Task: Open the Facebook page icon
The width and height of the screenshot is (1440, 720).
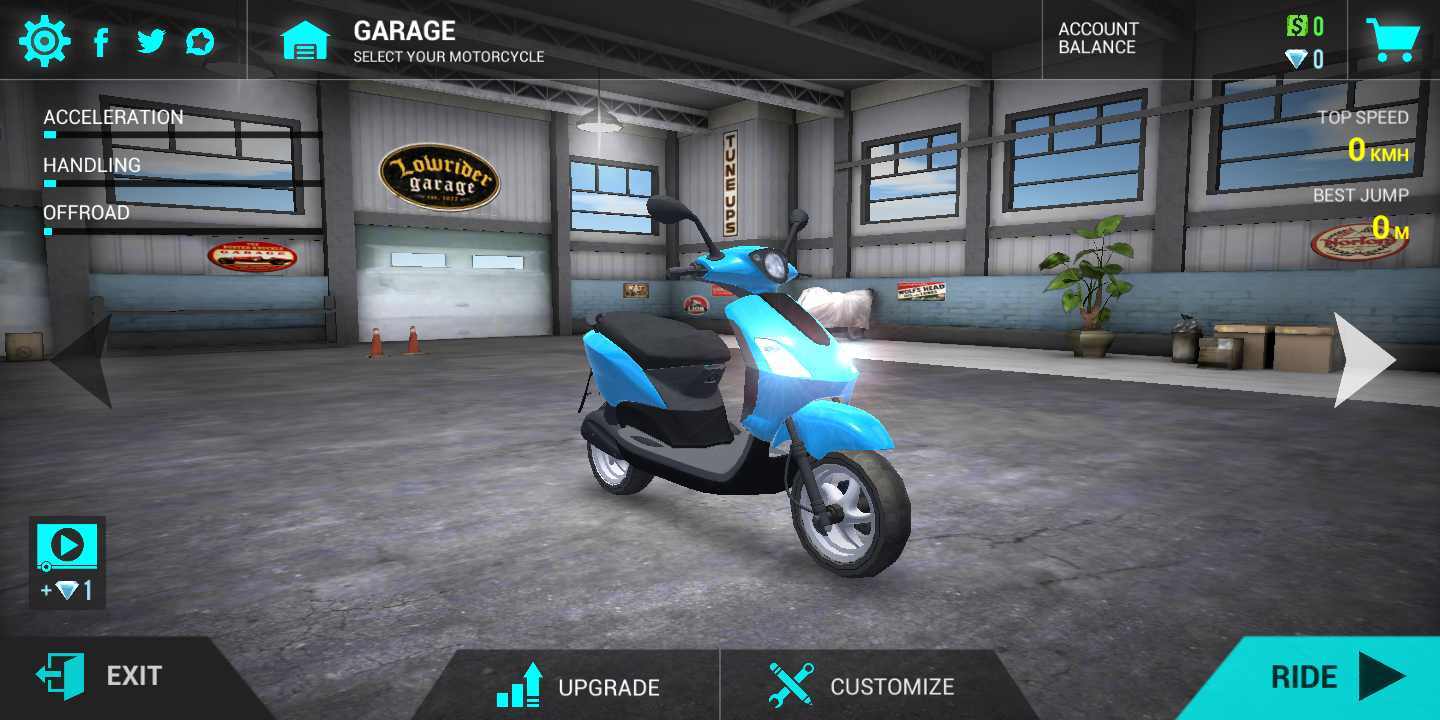Action: pos(101,40)
